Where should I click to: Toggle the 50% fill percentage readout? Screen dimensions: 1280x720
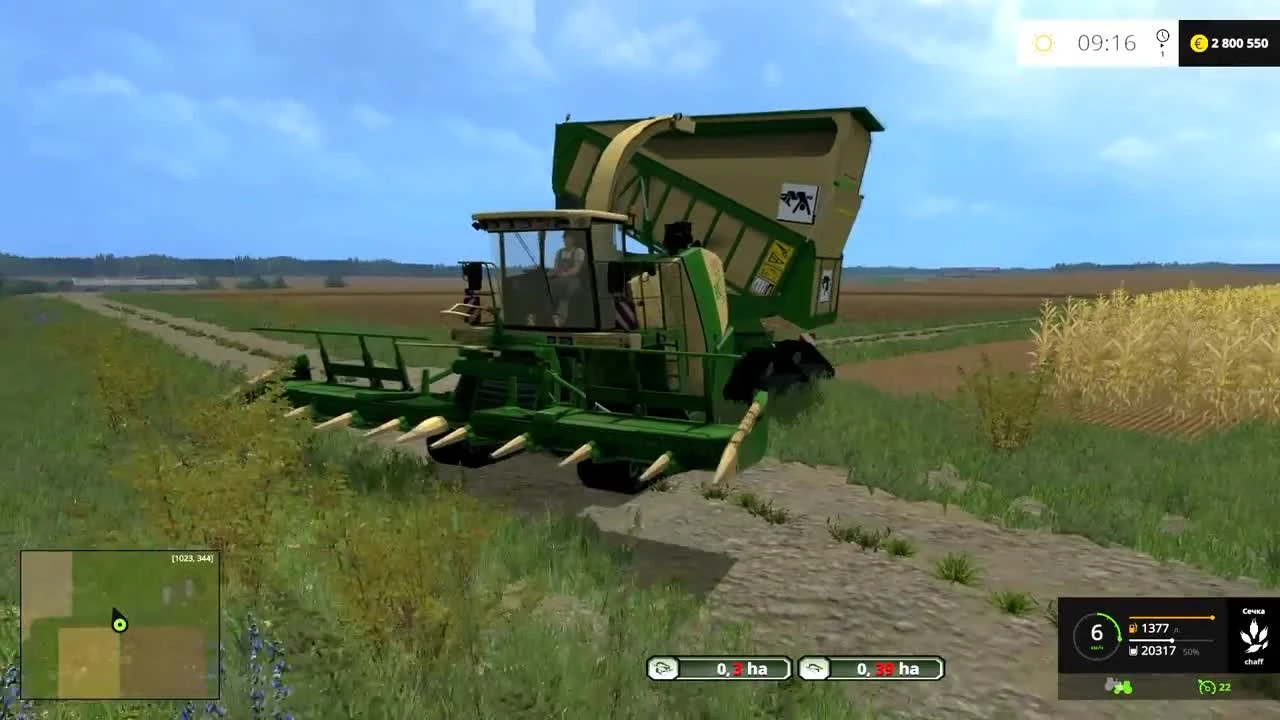pyautogui.click(x=1191, y=652)
